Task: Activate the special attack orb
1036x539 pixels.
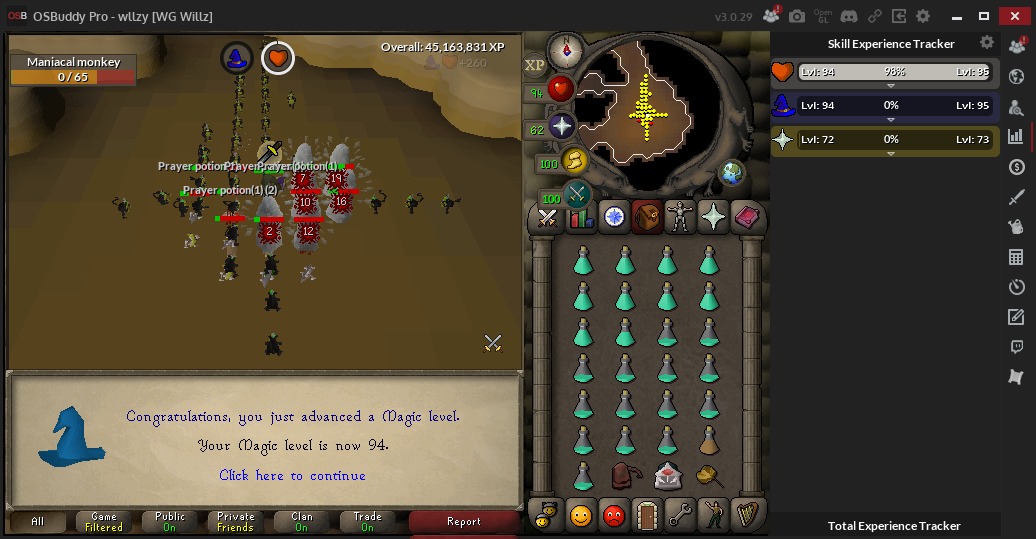Action: (577, 194)
